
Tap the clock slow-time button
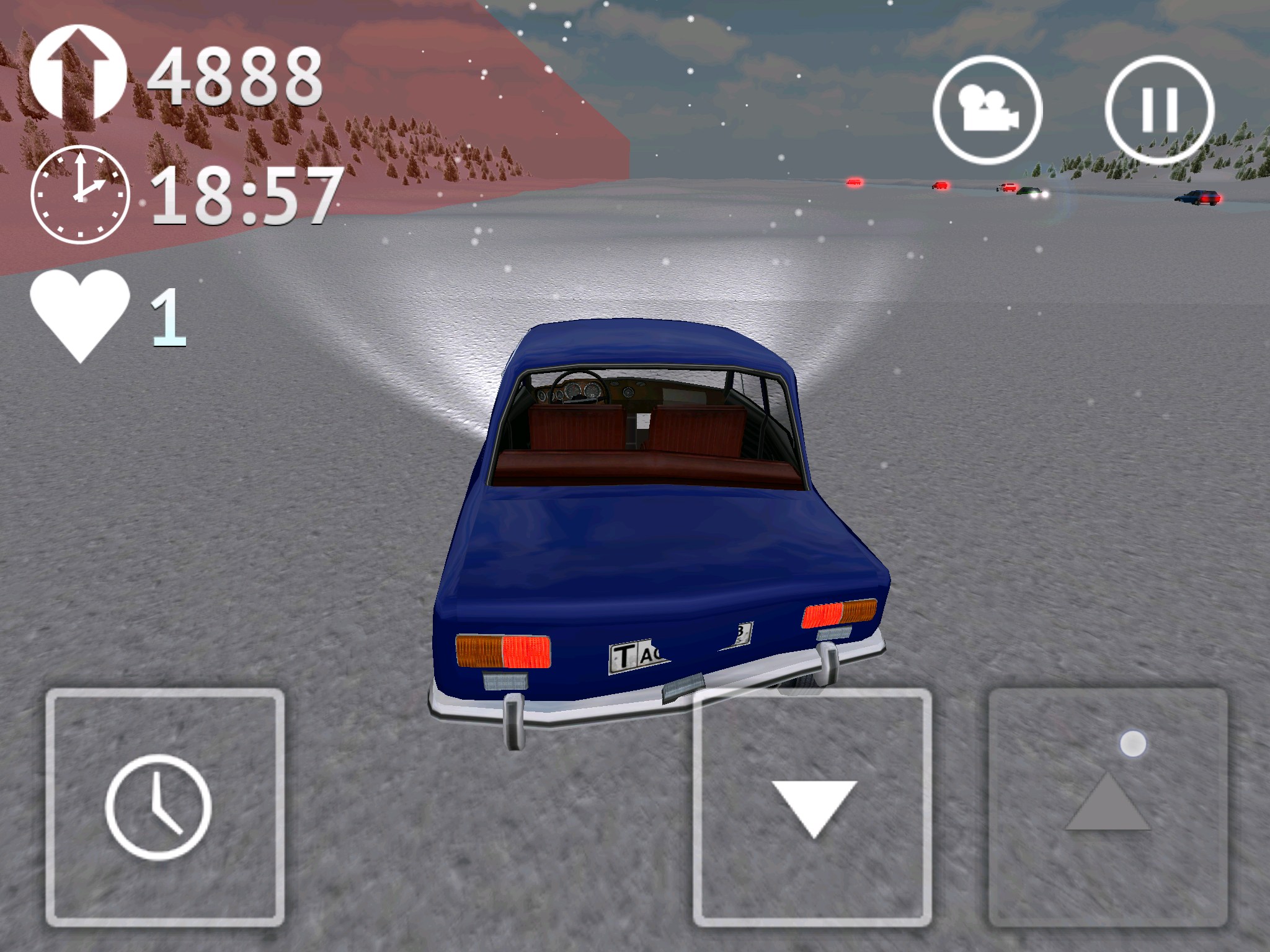(165, 807)
